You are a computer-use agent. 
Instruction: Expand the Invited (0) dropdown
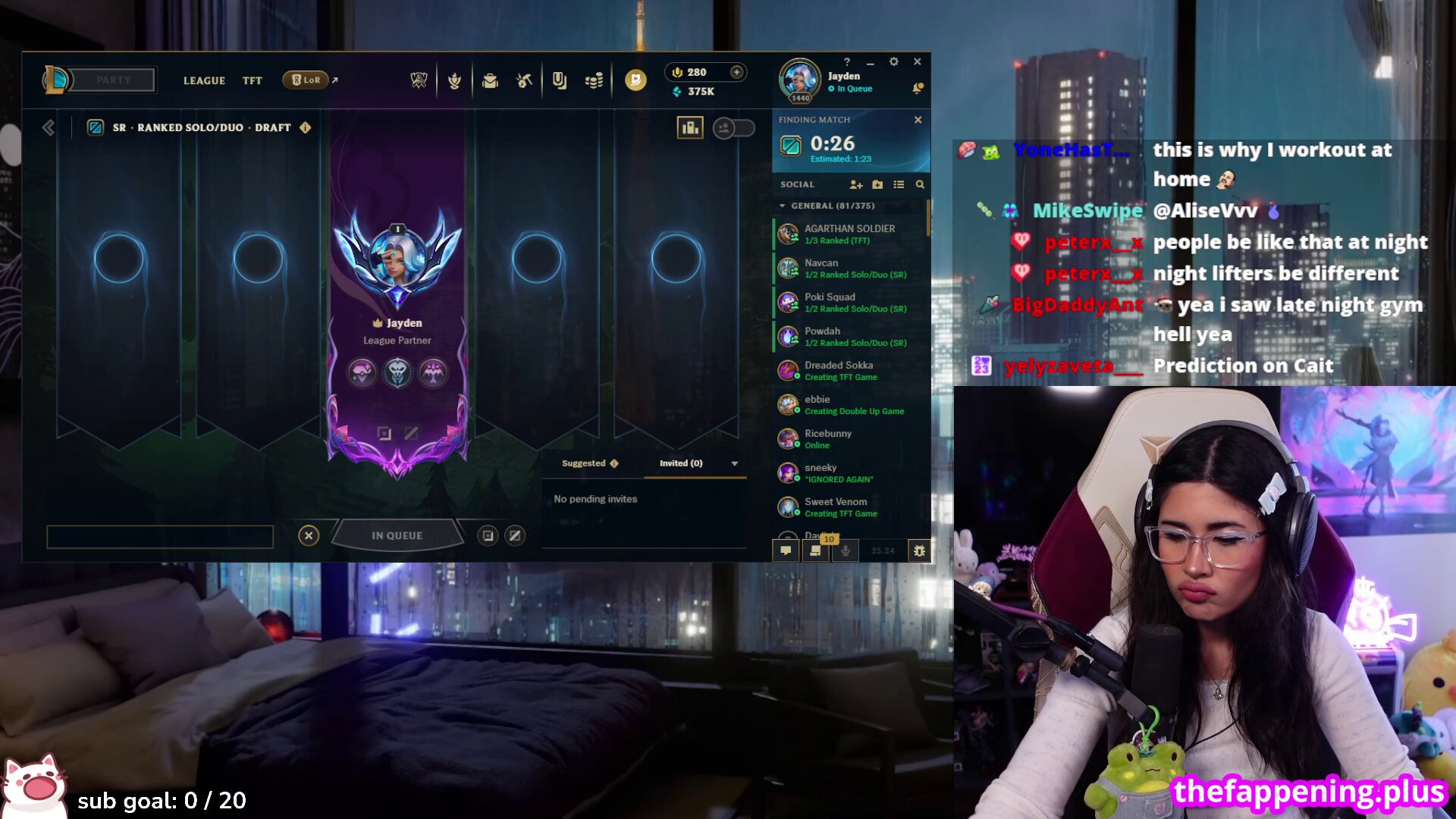(x=734, y=463)
